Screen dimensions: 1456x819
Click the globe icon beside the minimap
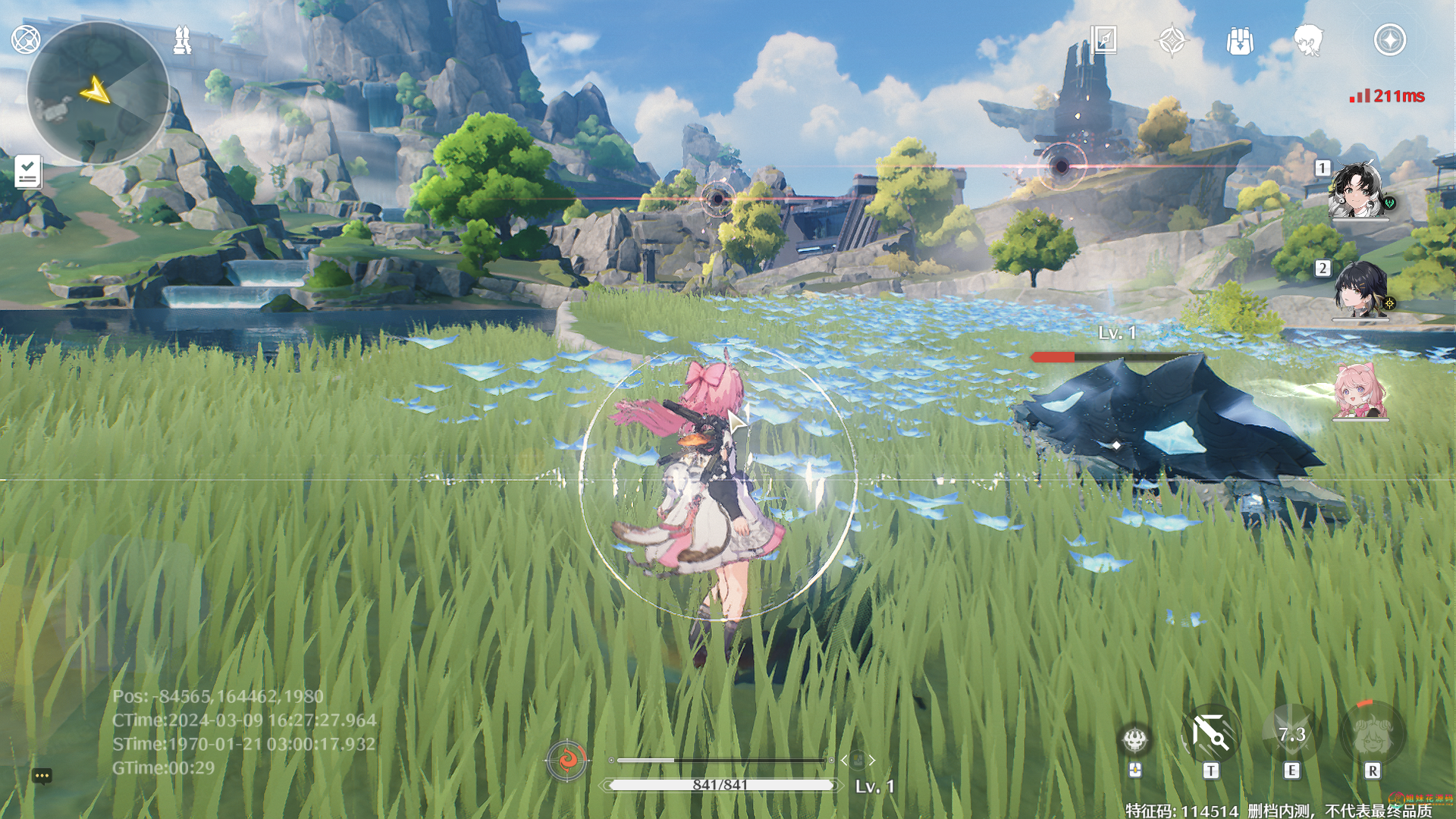pos(26,39)
